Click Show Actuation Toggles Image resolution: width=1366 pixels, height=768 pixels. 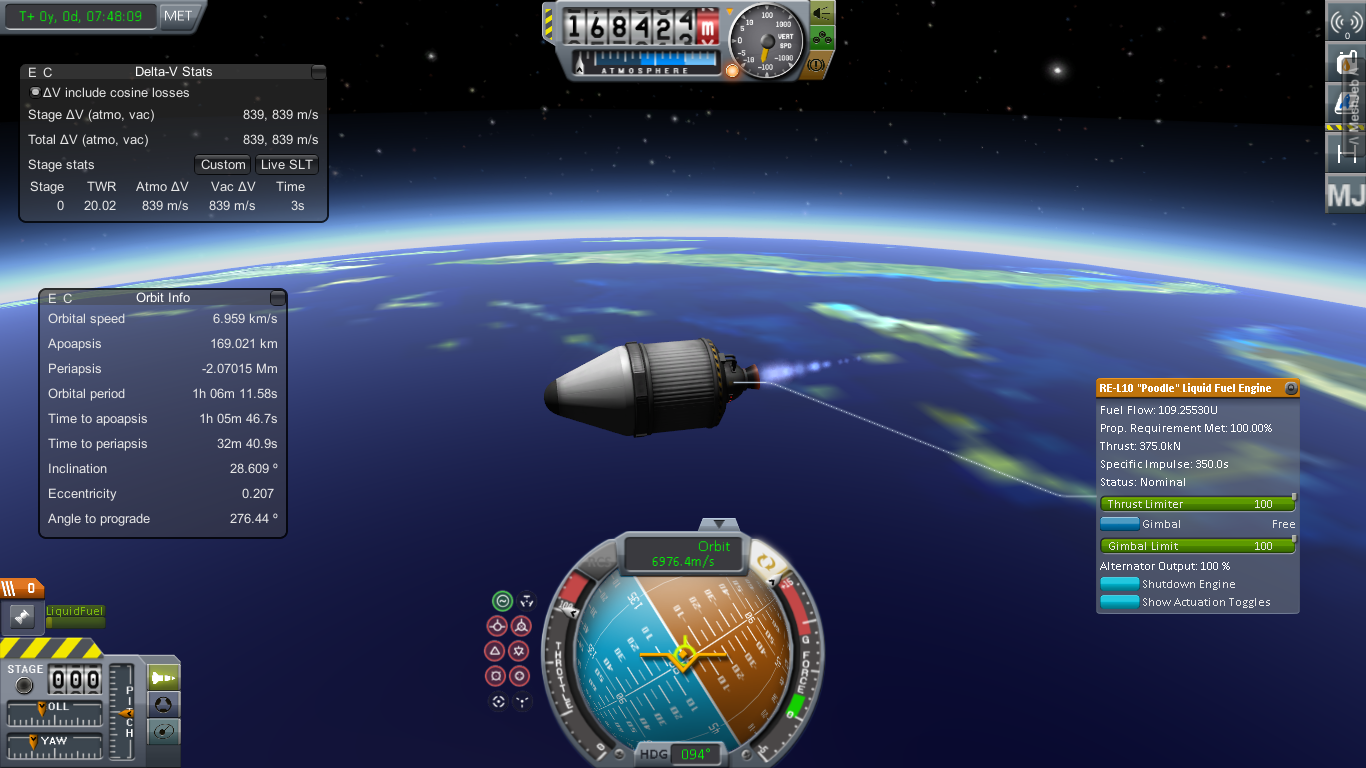point(1119,602)
